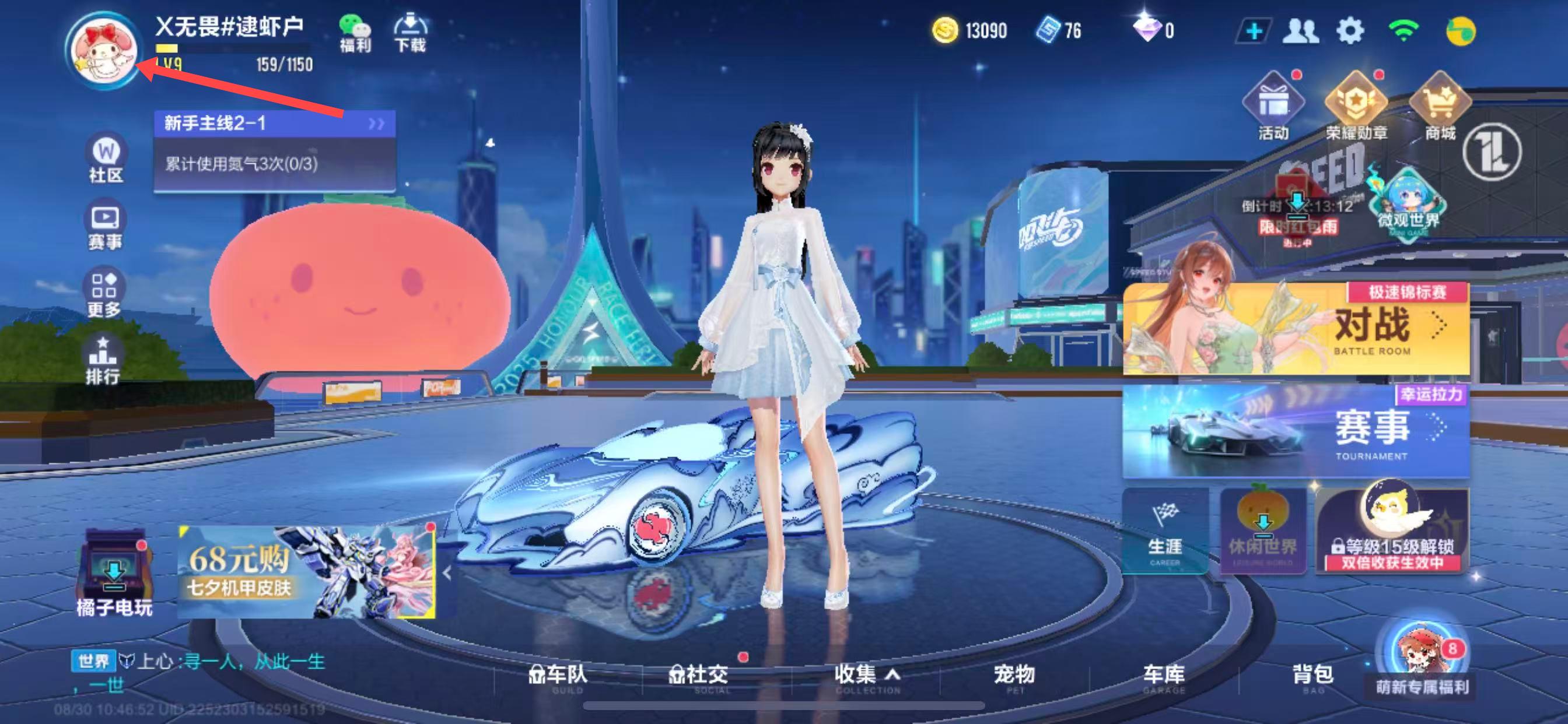Open the 赛事 Tournament panel
This screenshot has width=1568, height=724.
[x=1296, y=431]
